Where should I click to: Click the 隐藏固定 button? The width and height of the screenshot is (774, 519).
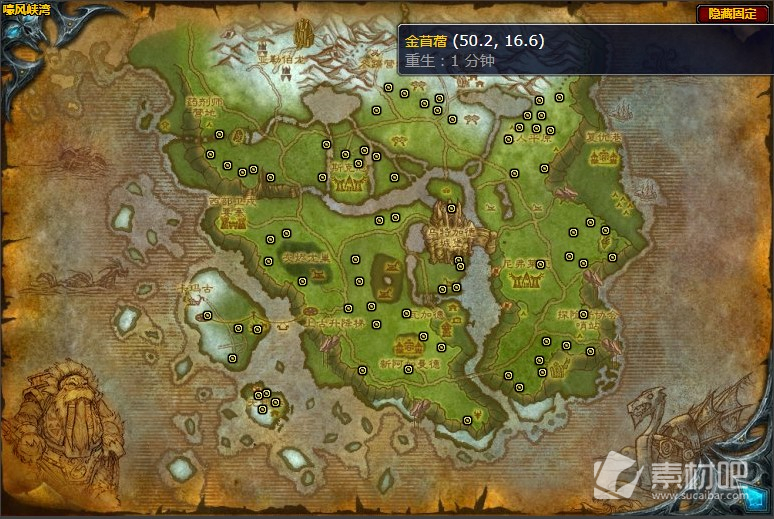pyautogui.click(x=732, y=13)
